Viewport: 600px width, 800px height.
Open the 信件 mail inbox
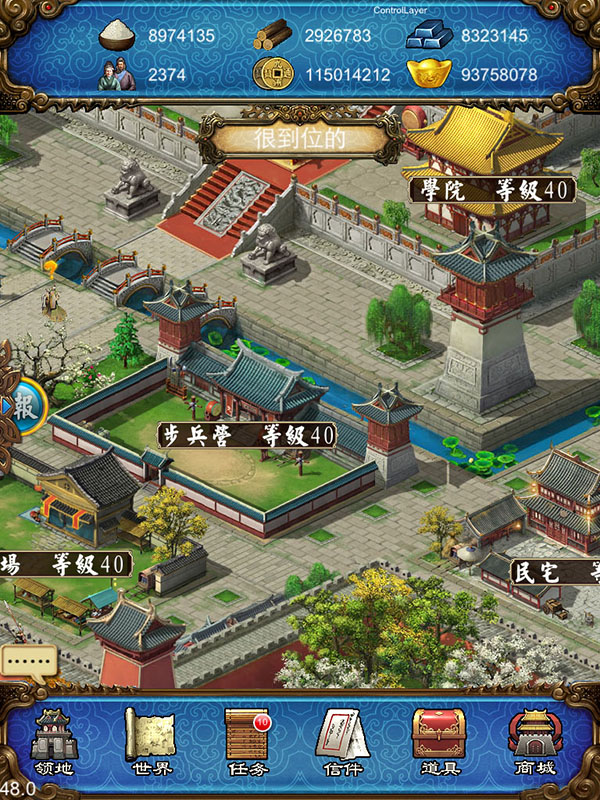[x=343, y=742]
